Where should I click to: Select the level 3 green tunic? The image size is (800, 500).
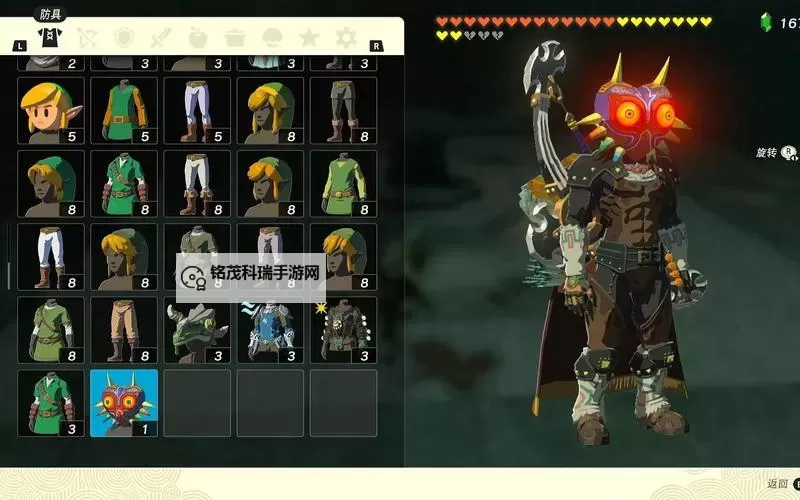pyautogui.click(x=51, y=403)
